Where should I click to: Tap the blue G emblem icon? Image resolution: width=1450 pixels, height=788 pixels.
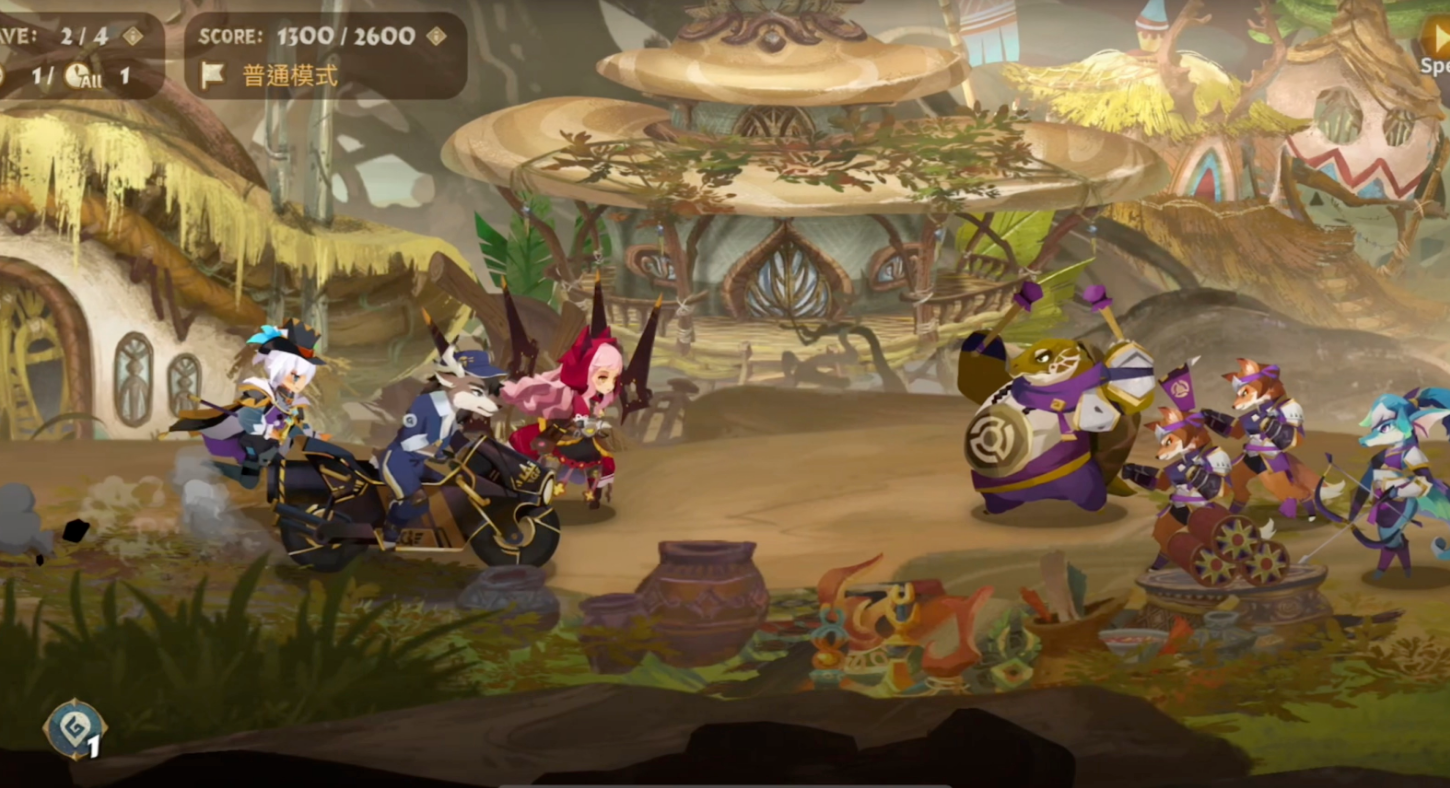coord(75,728)
